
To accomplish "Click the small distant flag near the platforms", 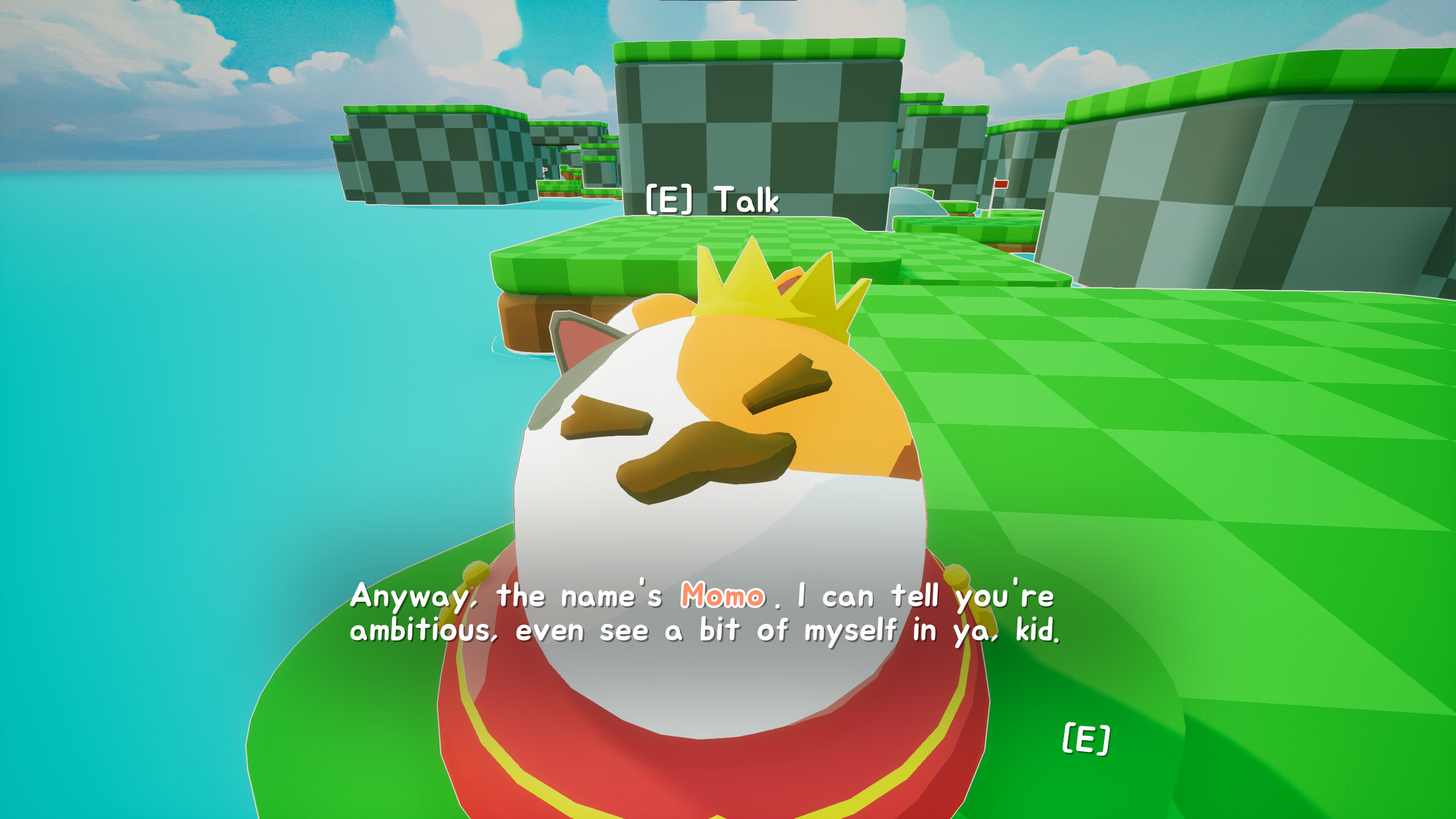I will [544, 171].
